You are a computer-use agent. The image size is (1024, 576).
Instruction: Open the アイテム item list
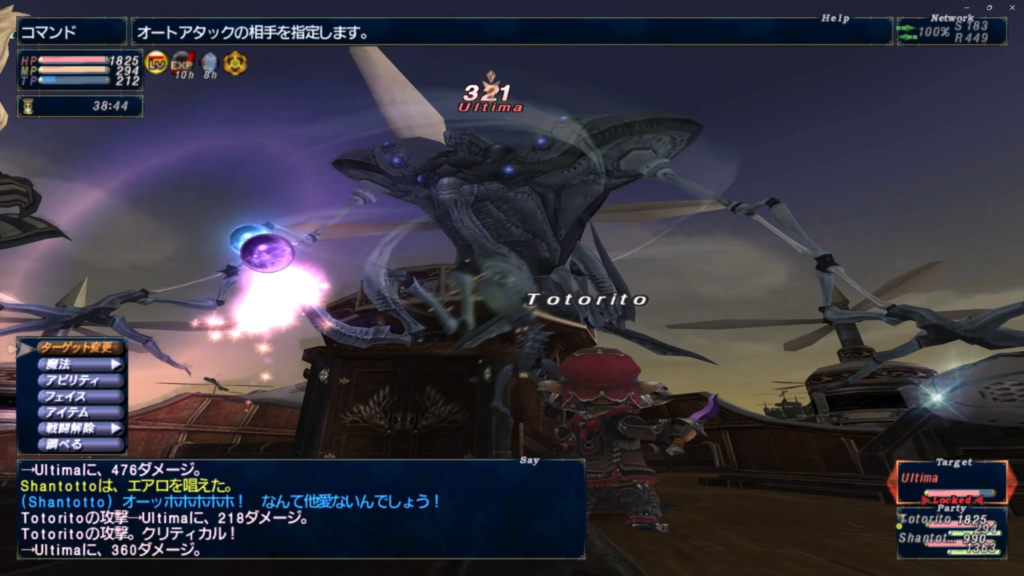[x=80, y=412]
